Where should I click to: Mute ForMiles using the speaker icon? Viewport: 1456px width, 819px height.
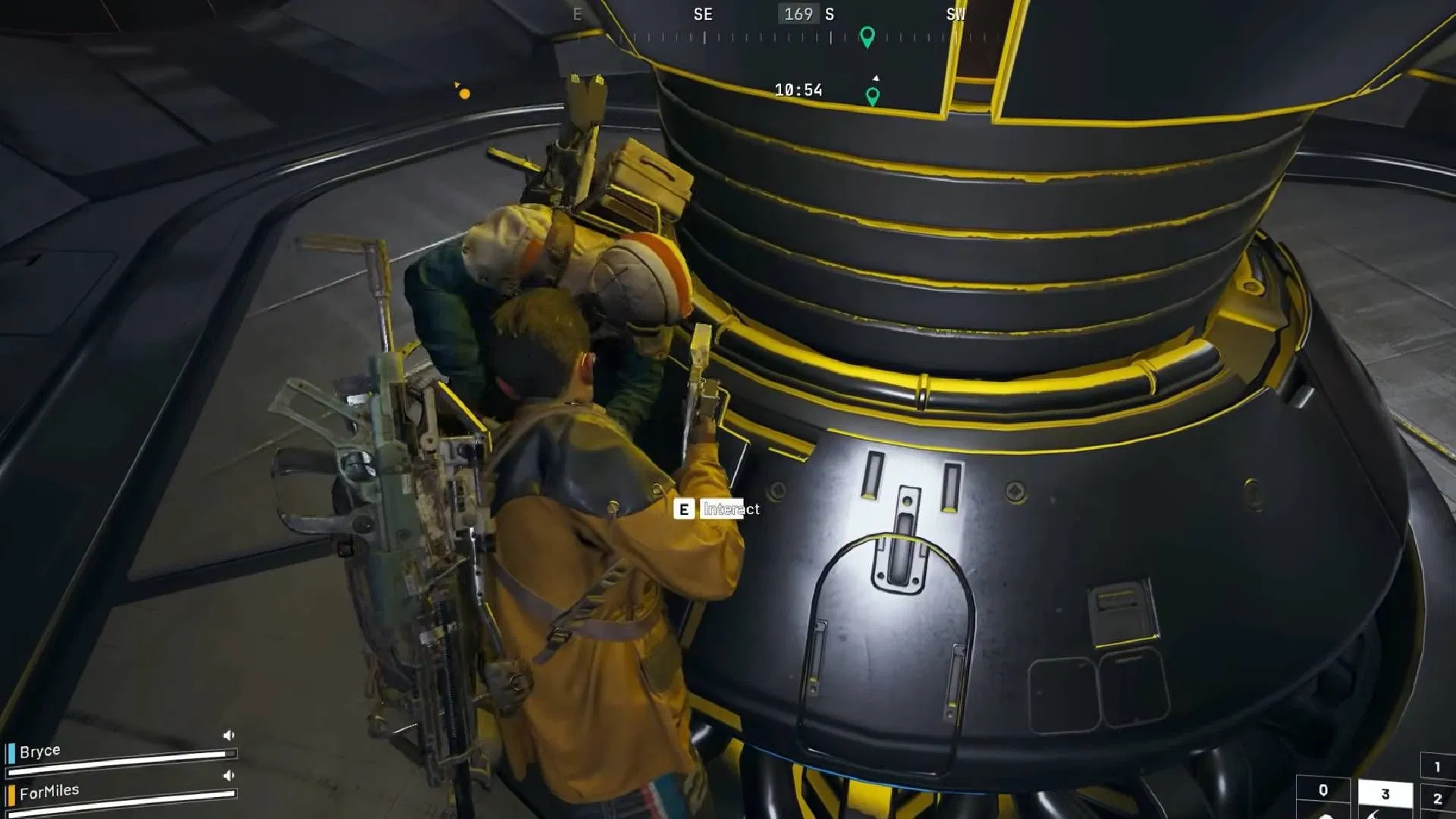(228, 776)
